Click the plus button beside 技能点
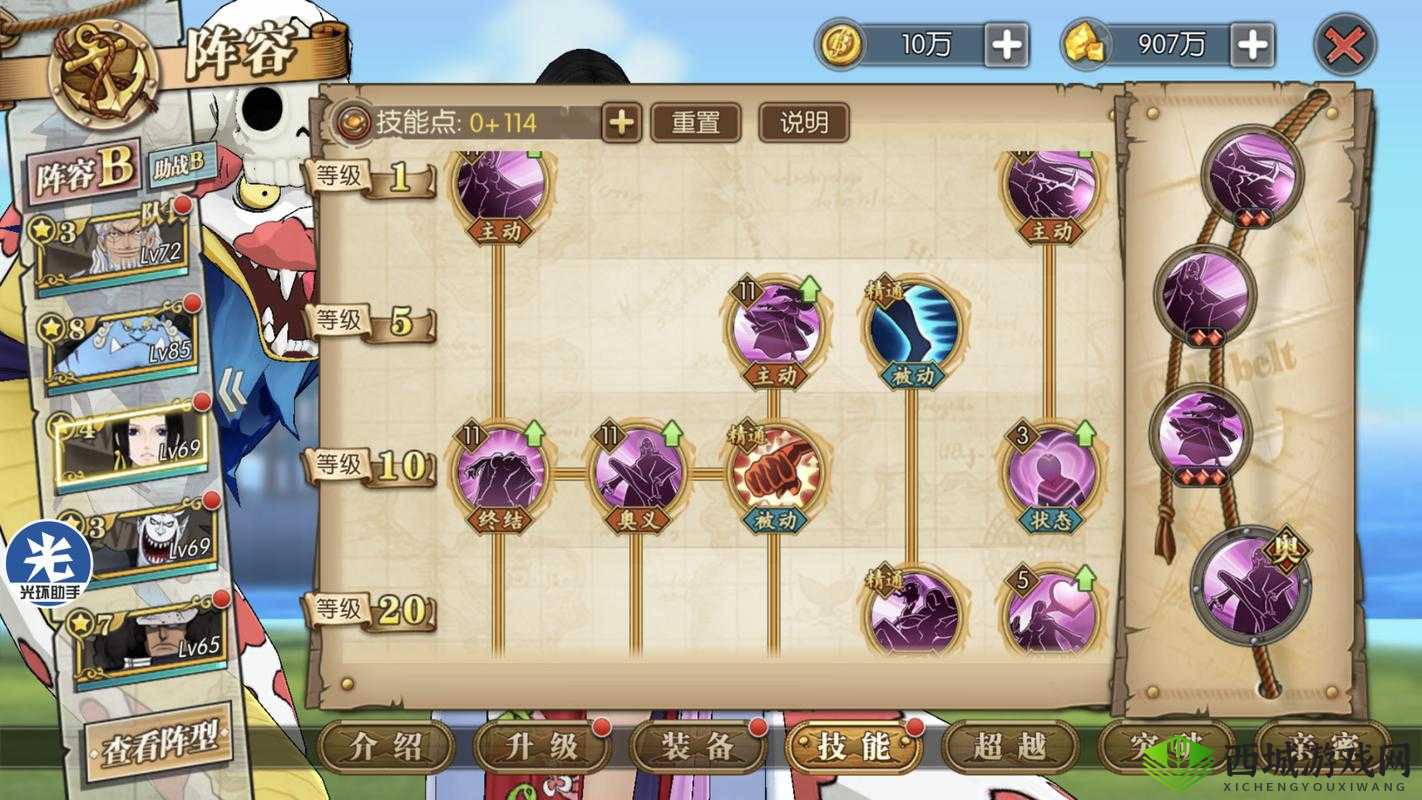1422x800 pixels. click(x=621, y=123)
